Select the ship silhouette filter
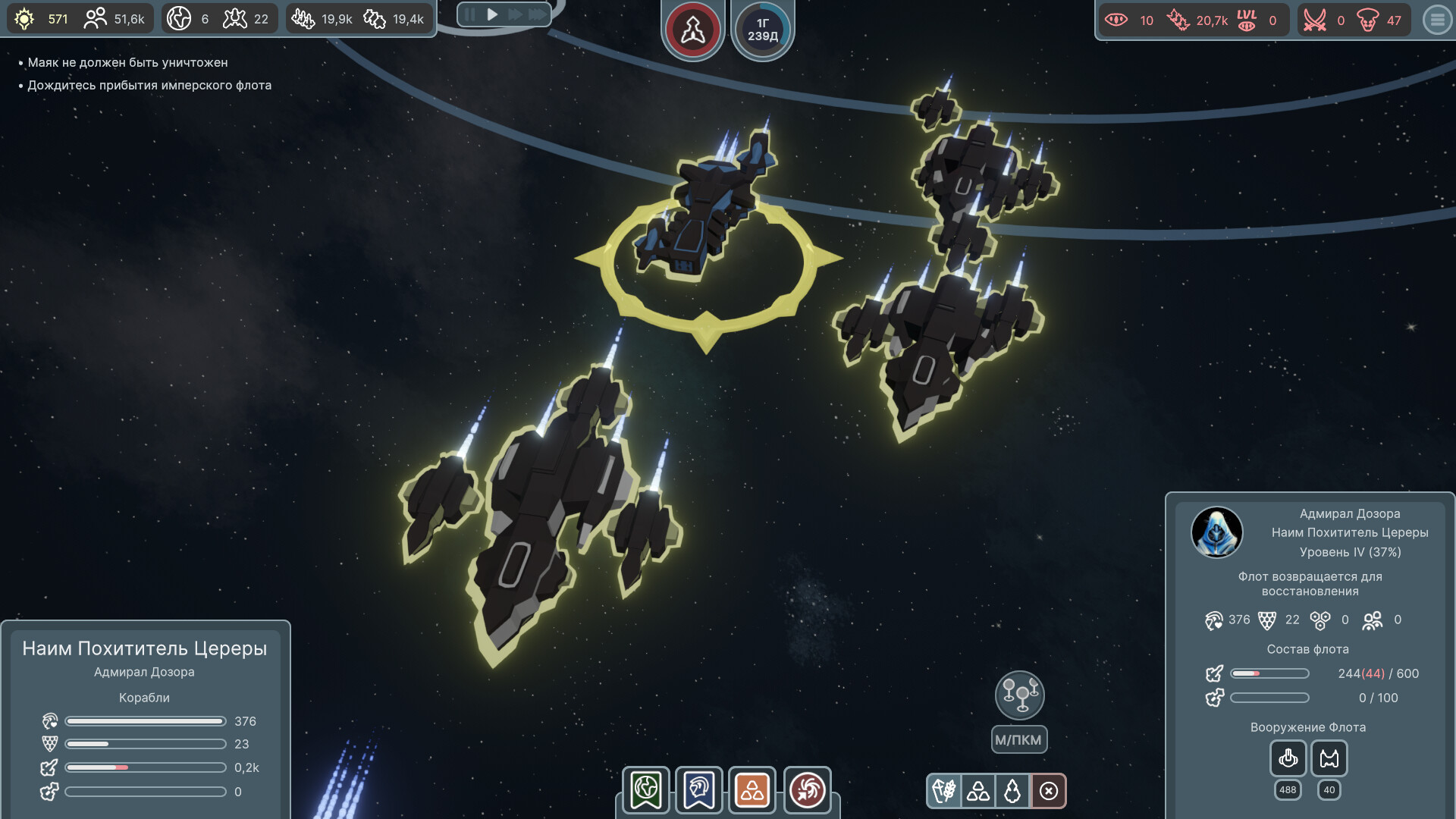This screenshot has width=1456, height=819. (x=1012, y=791)
